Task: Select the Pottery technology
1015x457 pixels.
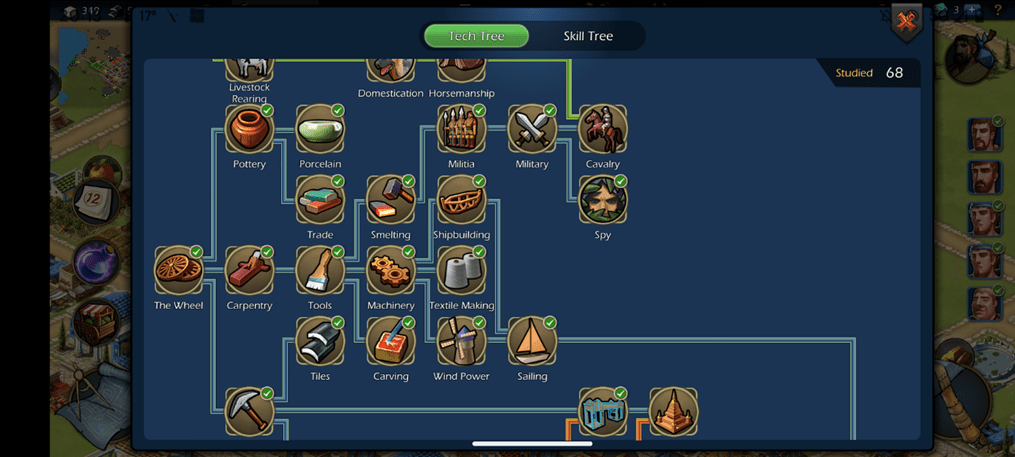Action: 249,130
